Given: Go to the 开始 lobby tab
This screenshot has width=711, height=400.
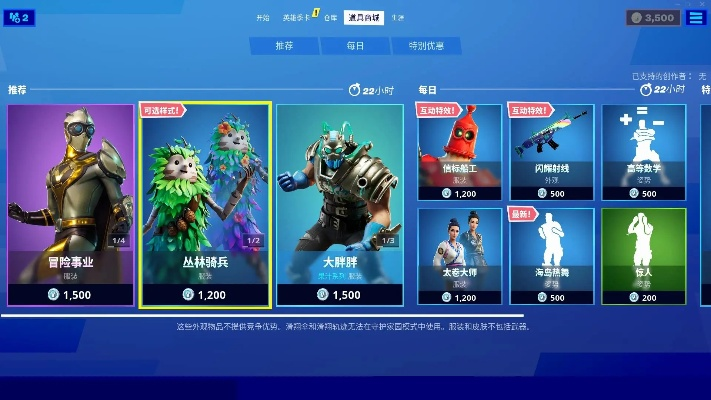Looking at the screenshot, I should coord(263,17).
